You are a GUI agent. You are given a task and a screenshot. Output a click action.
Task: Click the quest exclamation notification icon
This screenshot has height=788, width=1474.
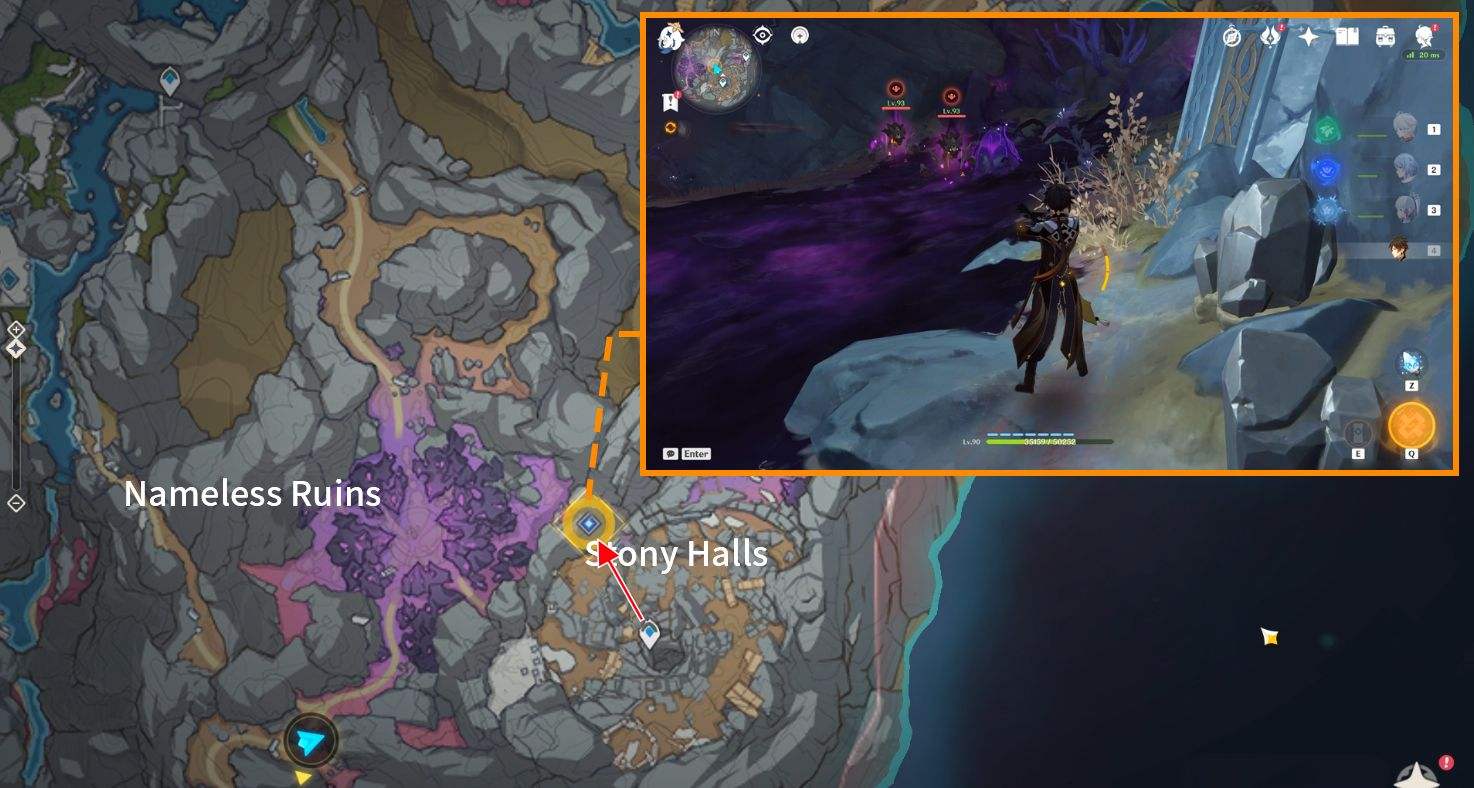670,100
